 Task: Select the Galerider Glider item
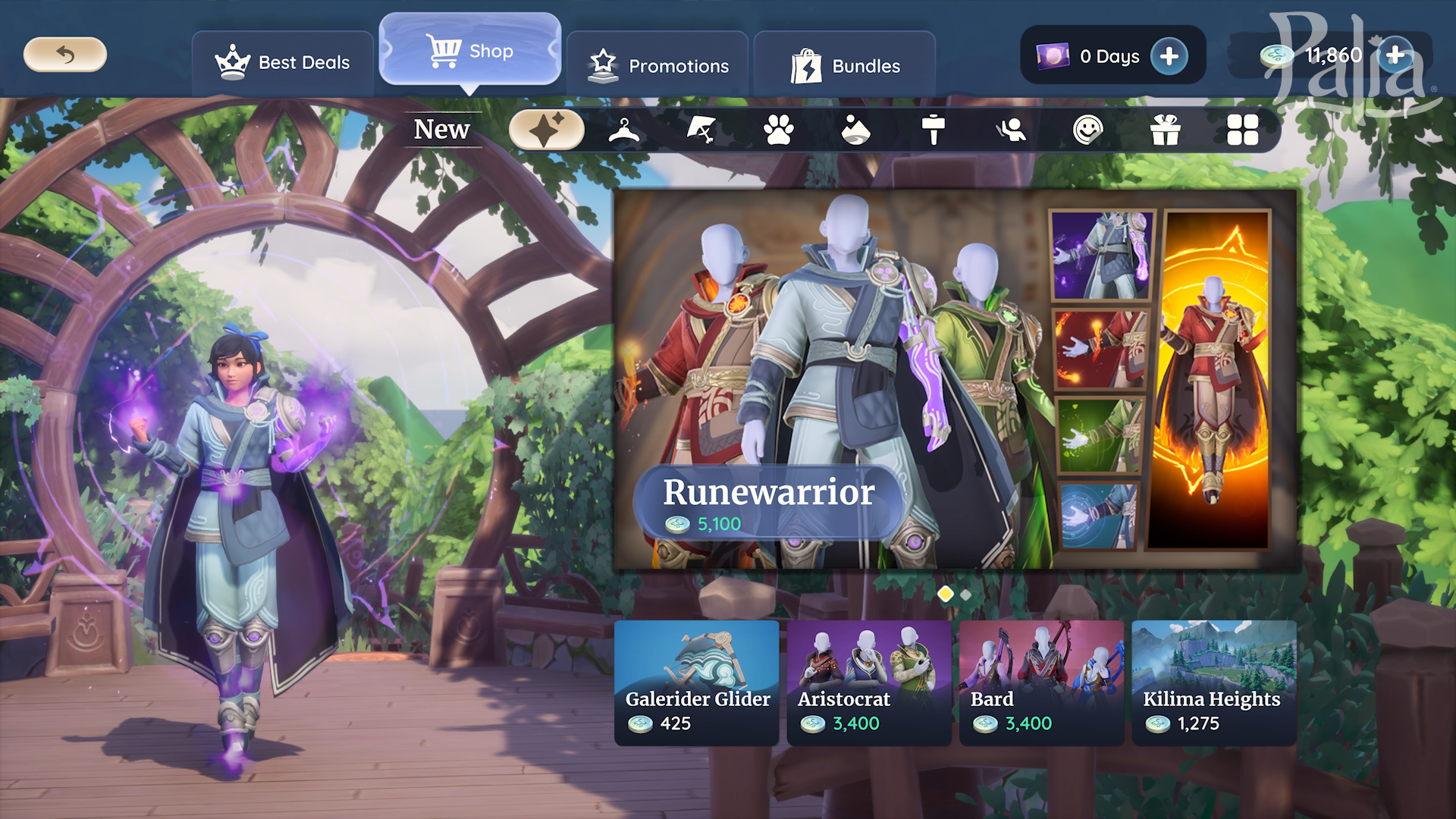tap(696, 682)
